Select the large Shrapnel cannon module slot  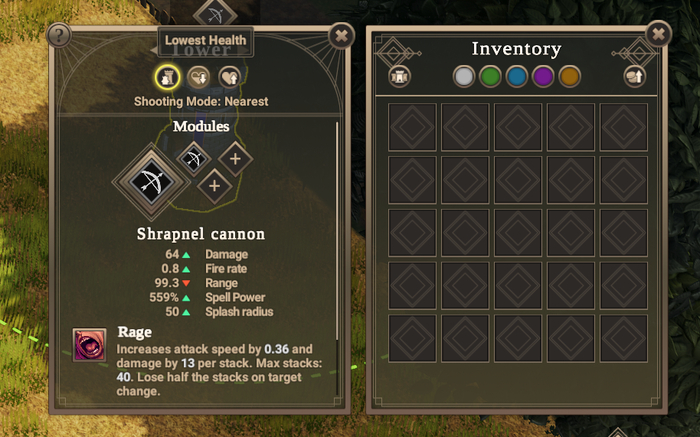(x=154, y=183)
